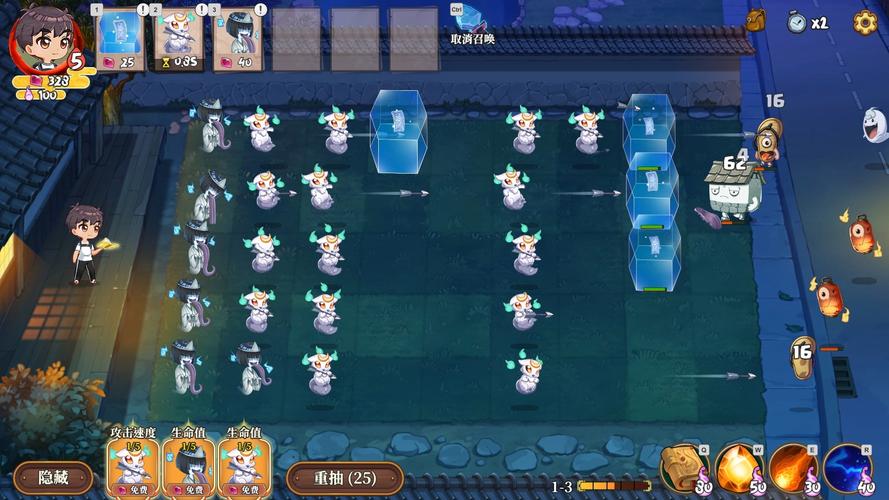Select the ice block talisman card
The image size is (889, 500).
click(121, 40)
